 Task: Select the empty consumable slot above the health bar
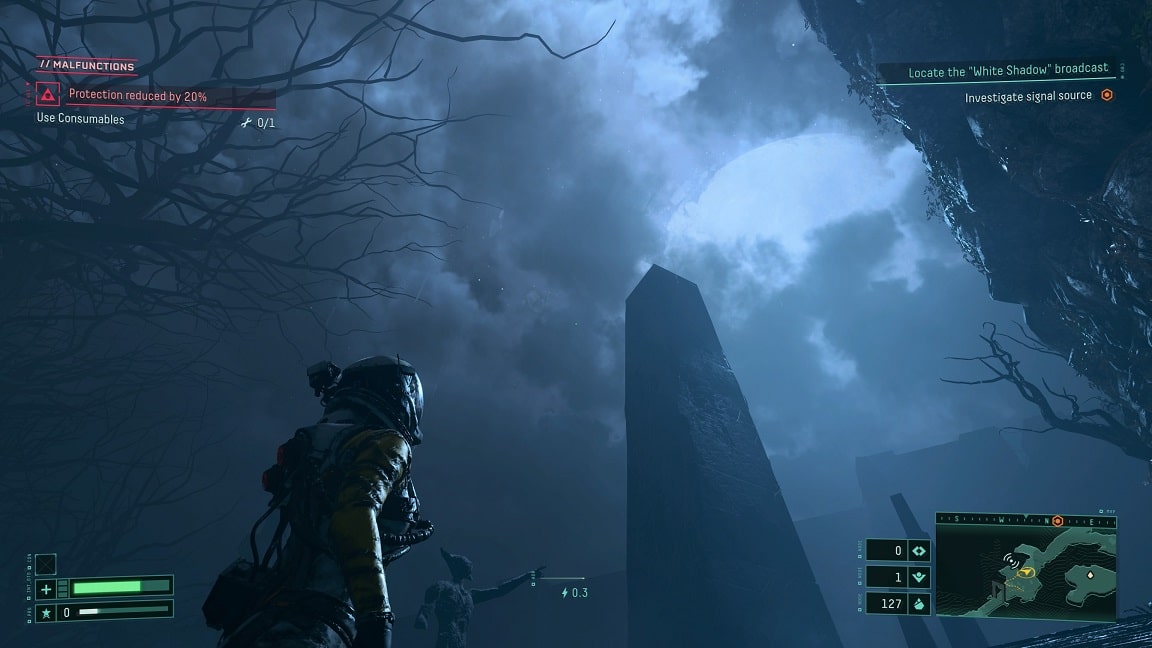(x=47, y=564)
